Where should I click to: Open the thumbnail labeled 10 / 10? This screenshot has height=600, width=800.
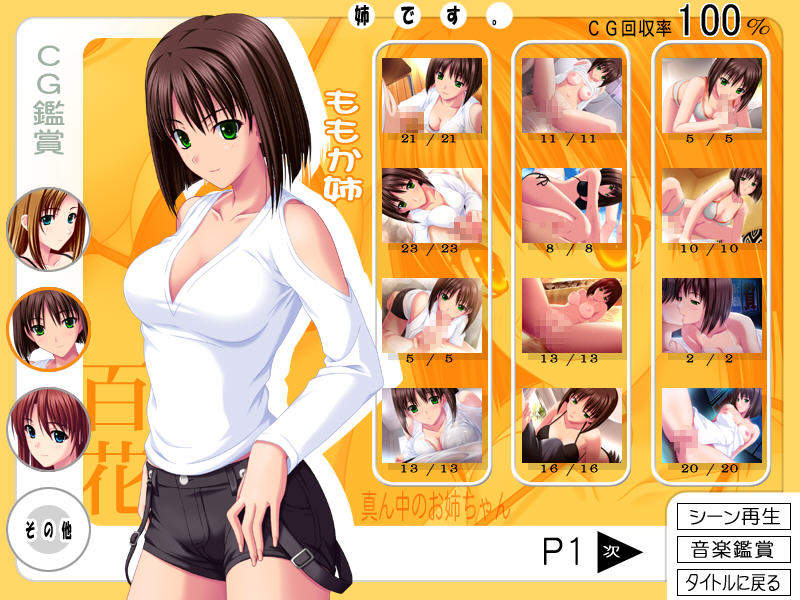(711, 204)
